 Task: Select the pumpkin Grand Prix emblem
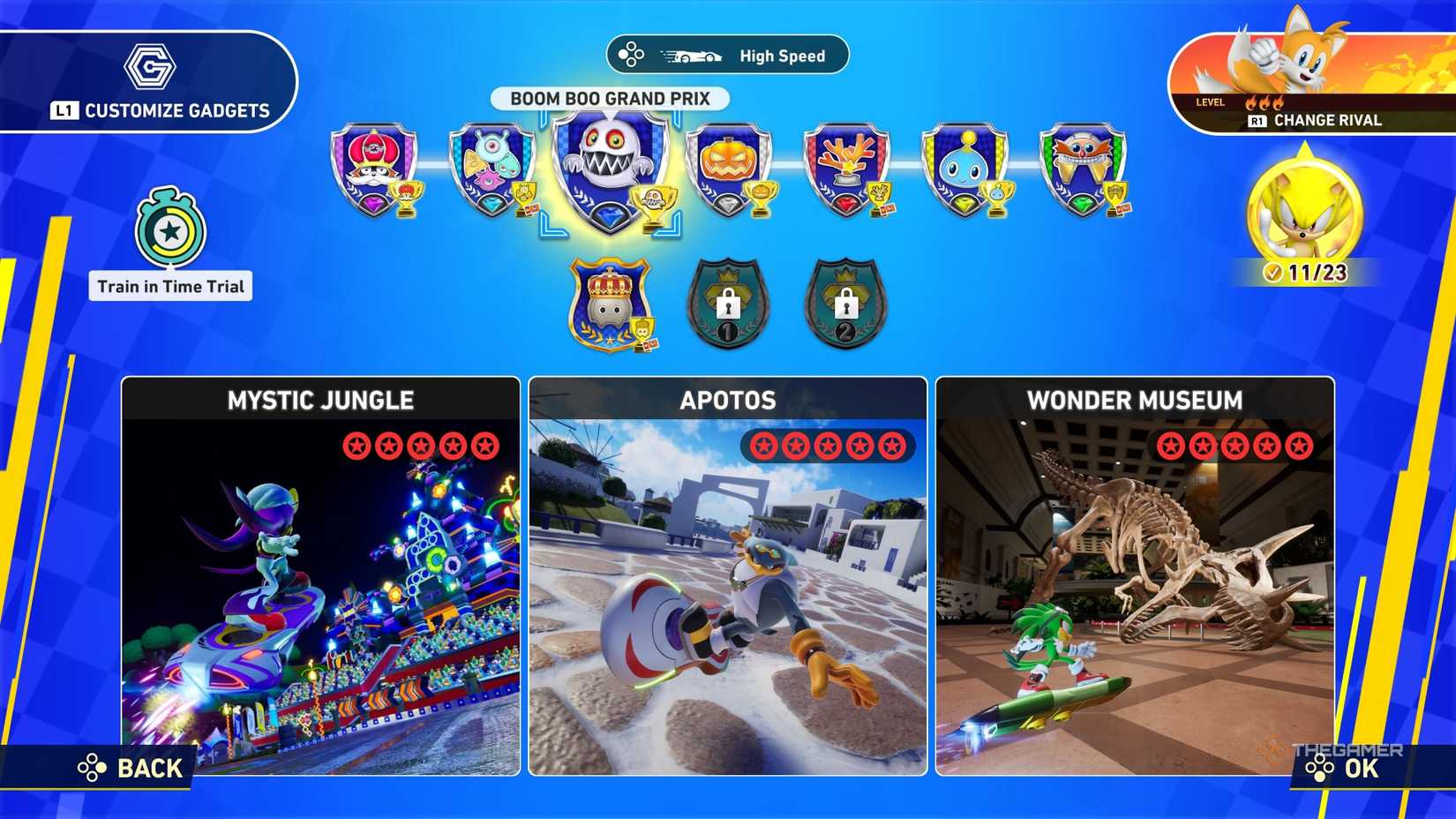pos(731,168)
